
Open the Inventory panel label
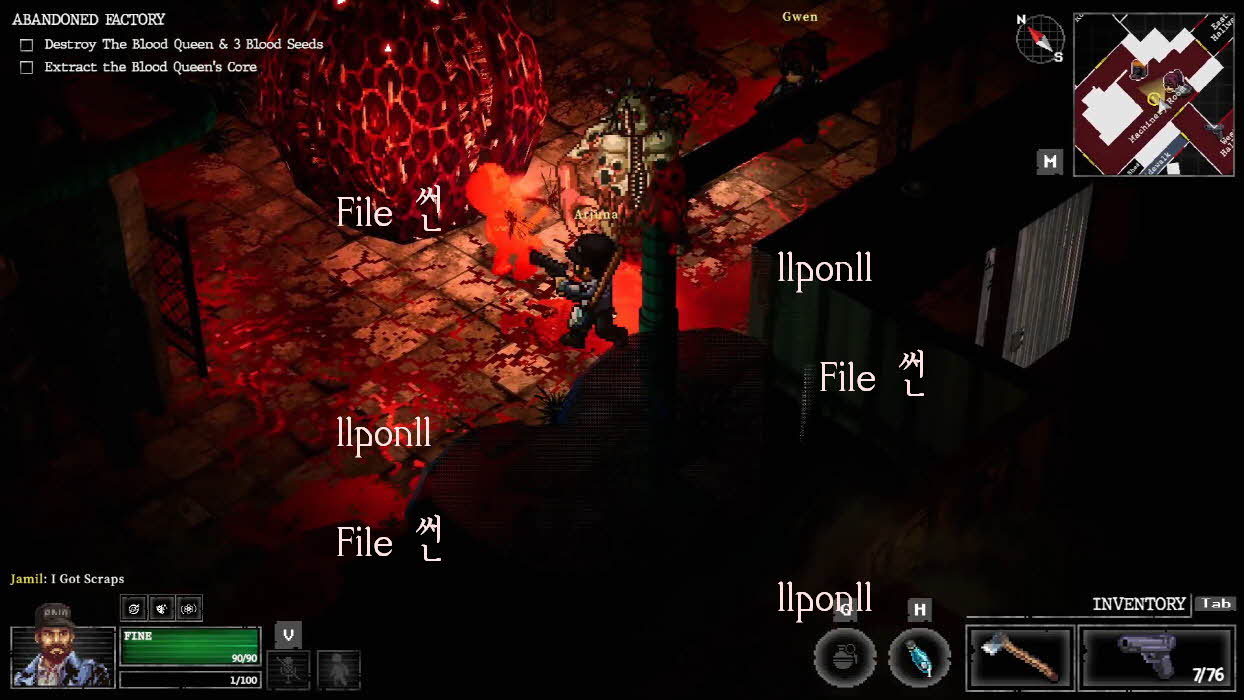(1138, 604)
